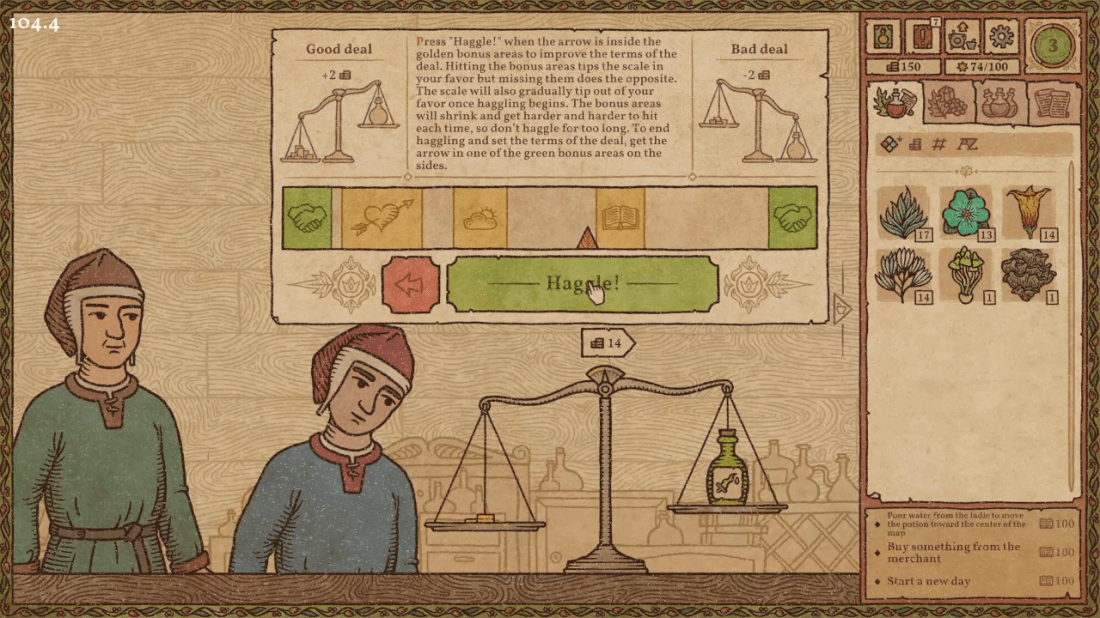
Task: Click the green Haggle! button
Action: tap(582, 284)
